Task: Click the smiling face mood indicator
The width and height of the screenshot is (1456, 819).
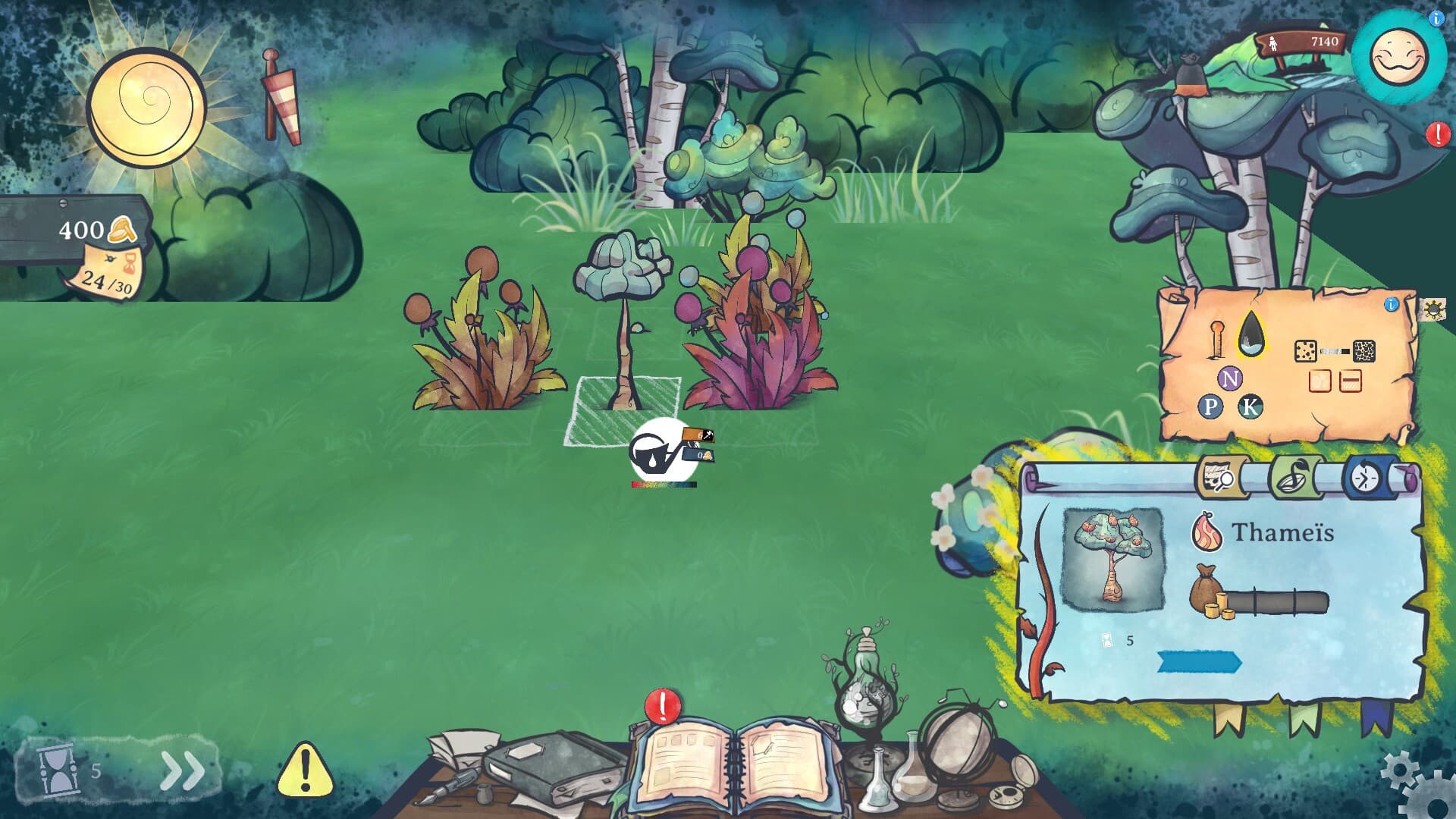Action: pyautogui.click(x=1398, y=58)
